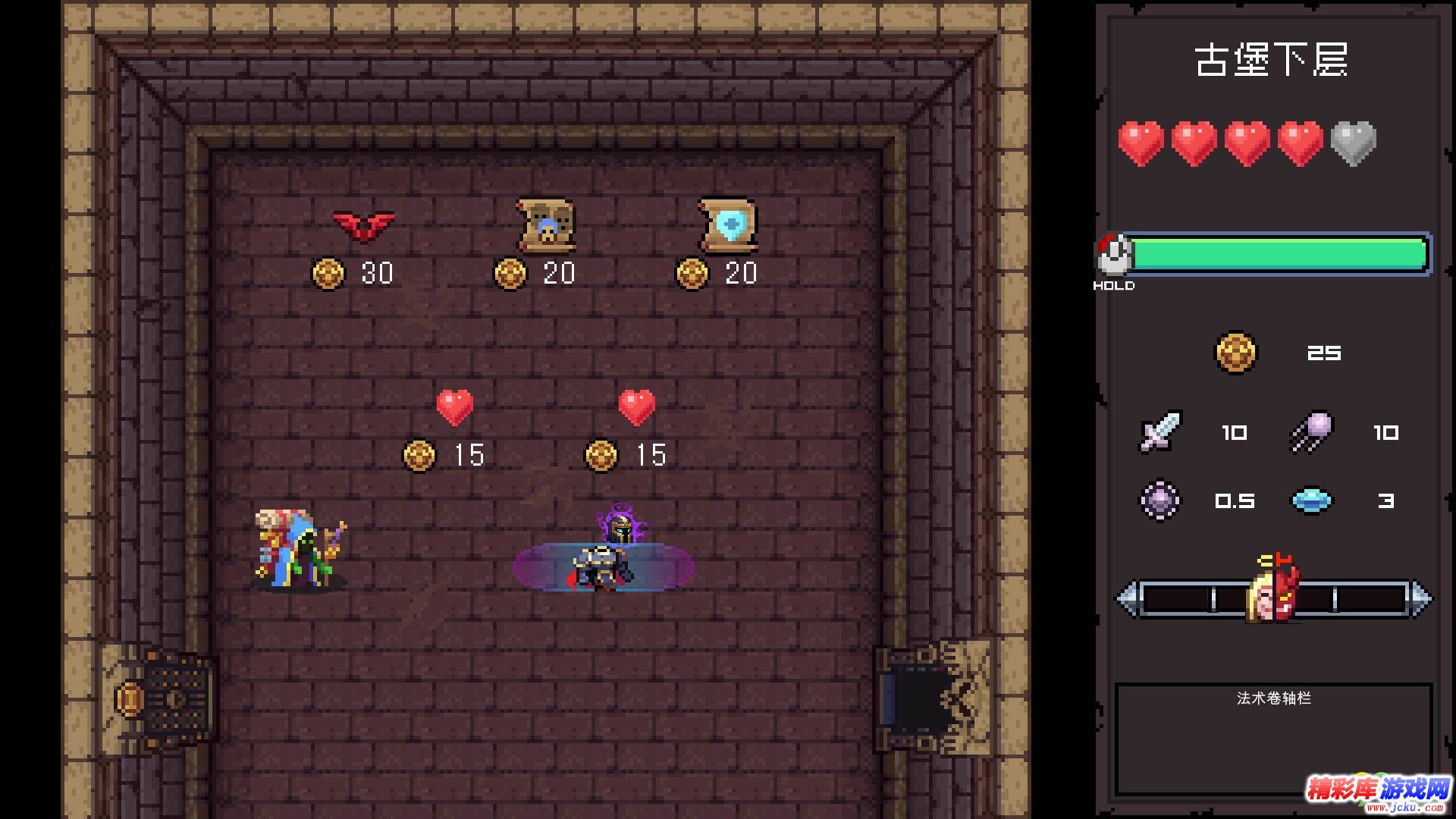1456x819 pixels.
Task: Click the pink magic orb stat icon
Action: coord(1312,432)
